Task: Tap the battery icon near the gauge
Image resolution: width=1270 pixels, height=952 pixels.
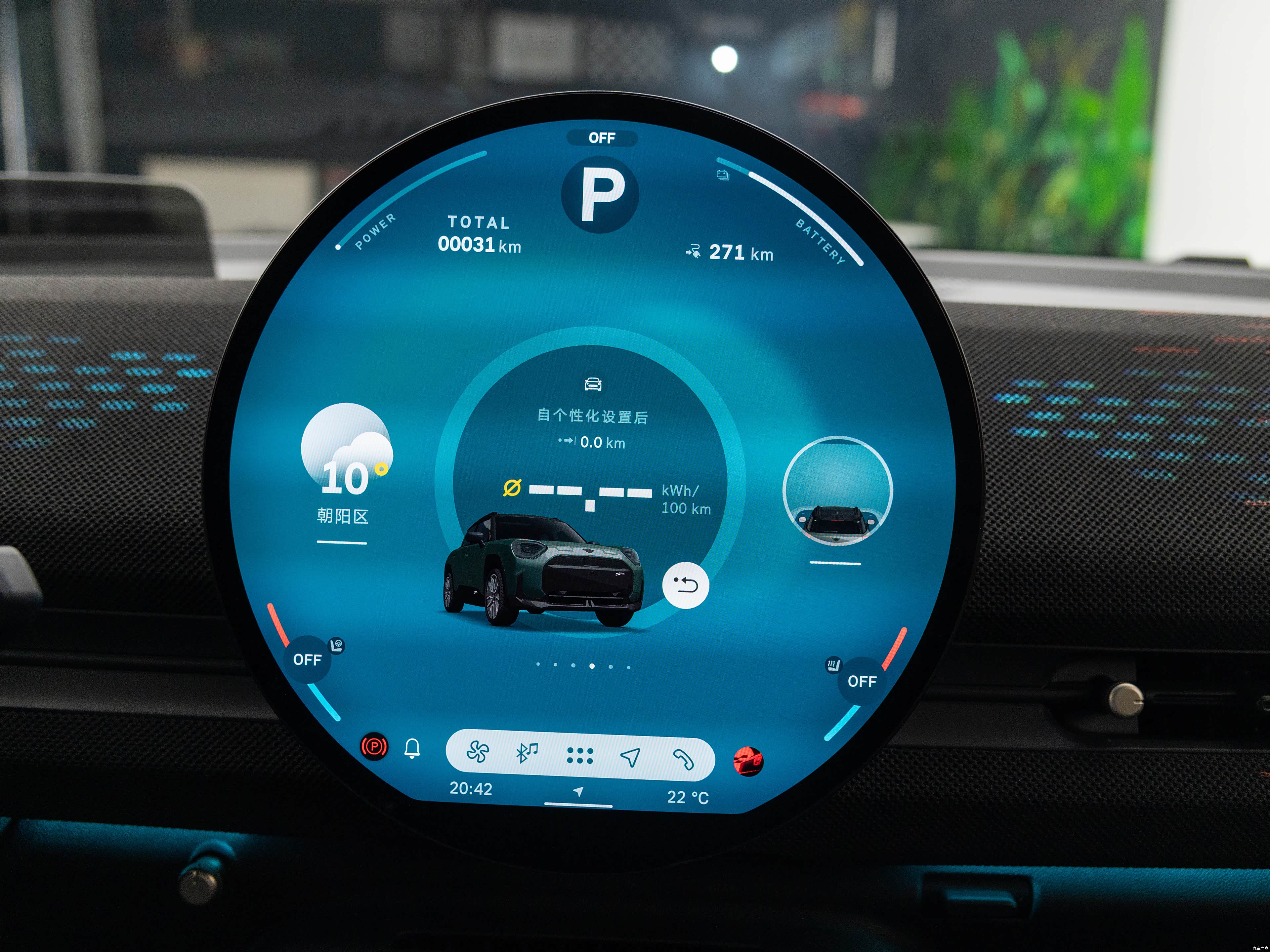Action: click(x=723, y=175)
